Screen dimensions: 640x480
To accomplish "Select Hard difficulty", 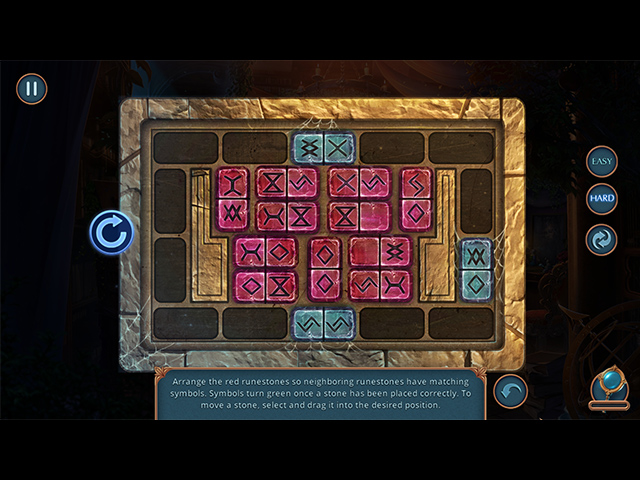I will (x=602, y=198).
